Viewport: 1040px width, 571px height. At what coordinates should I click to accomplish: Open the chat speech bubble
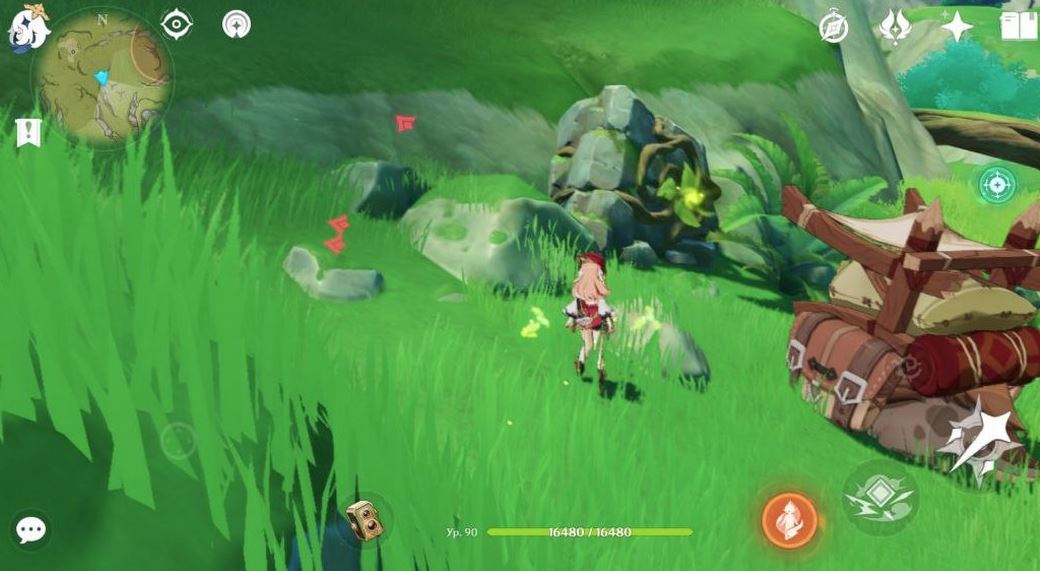(31, 530)
